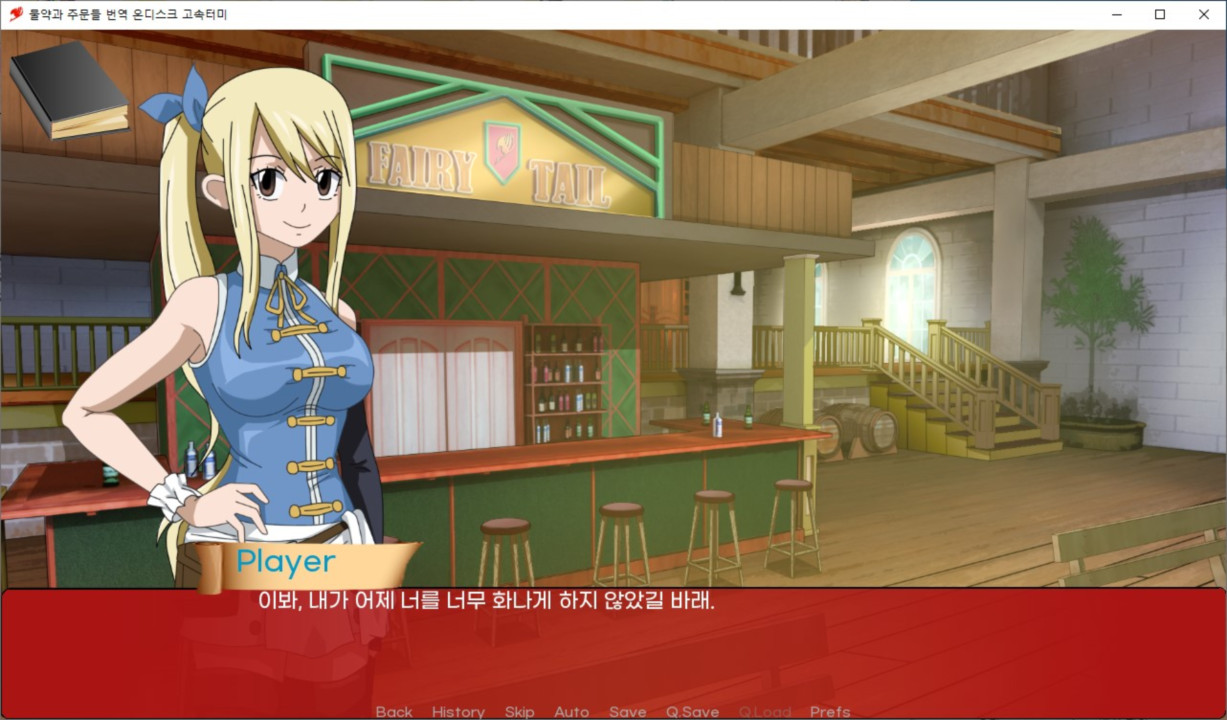Open the dialogue History
This screenshot has width=1227, height=720.
[x=458, y=712]
